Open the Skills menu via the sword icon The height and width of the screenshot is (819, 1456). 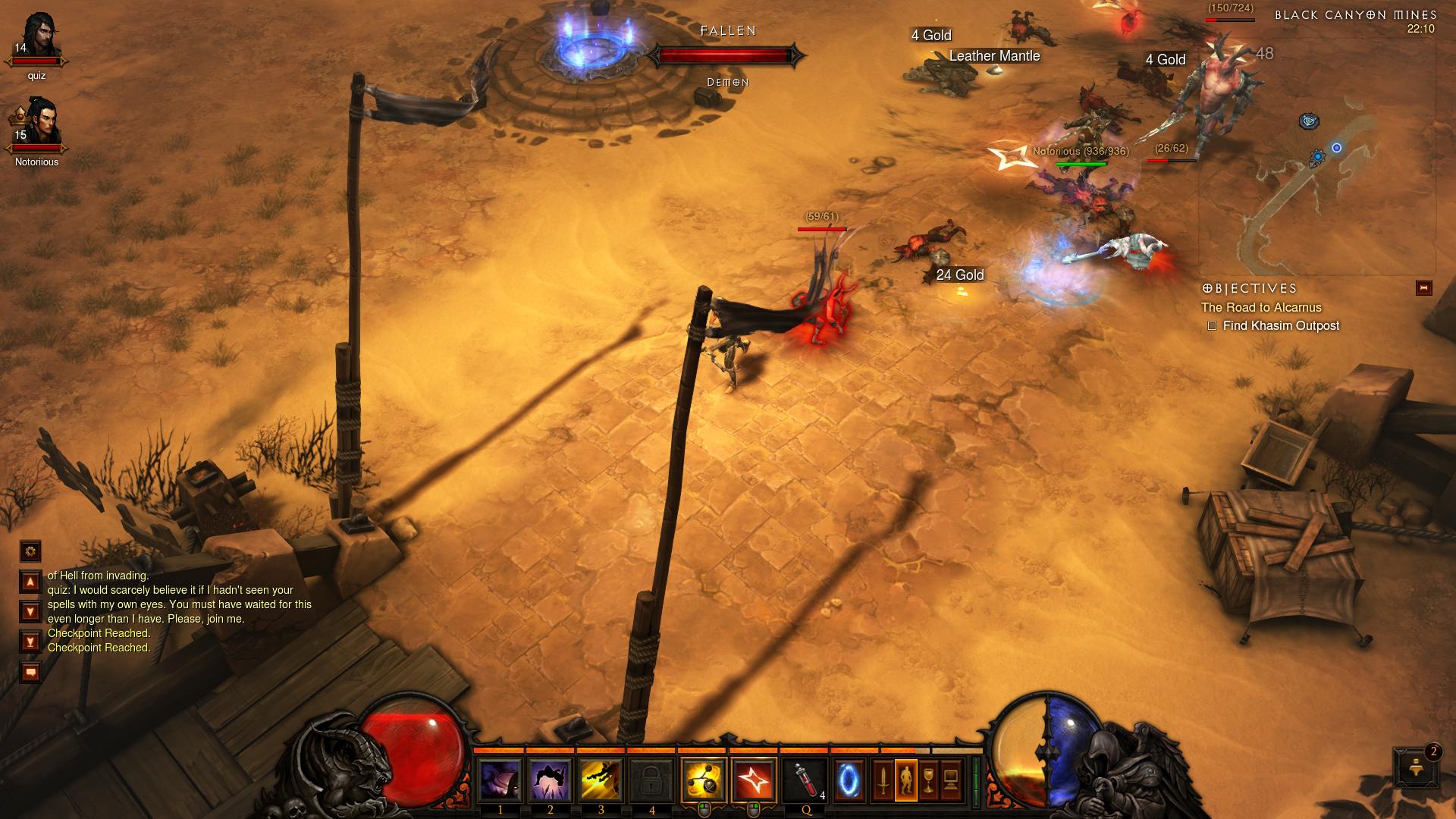883,780
